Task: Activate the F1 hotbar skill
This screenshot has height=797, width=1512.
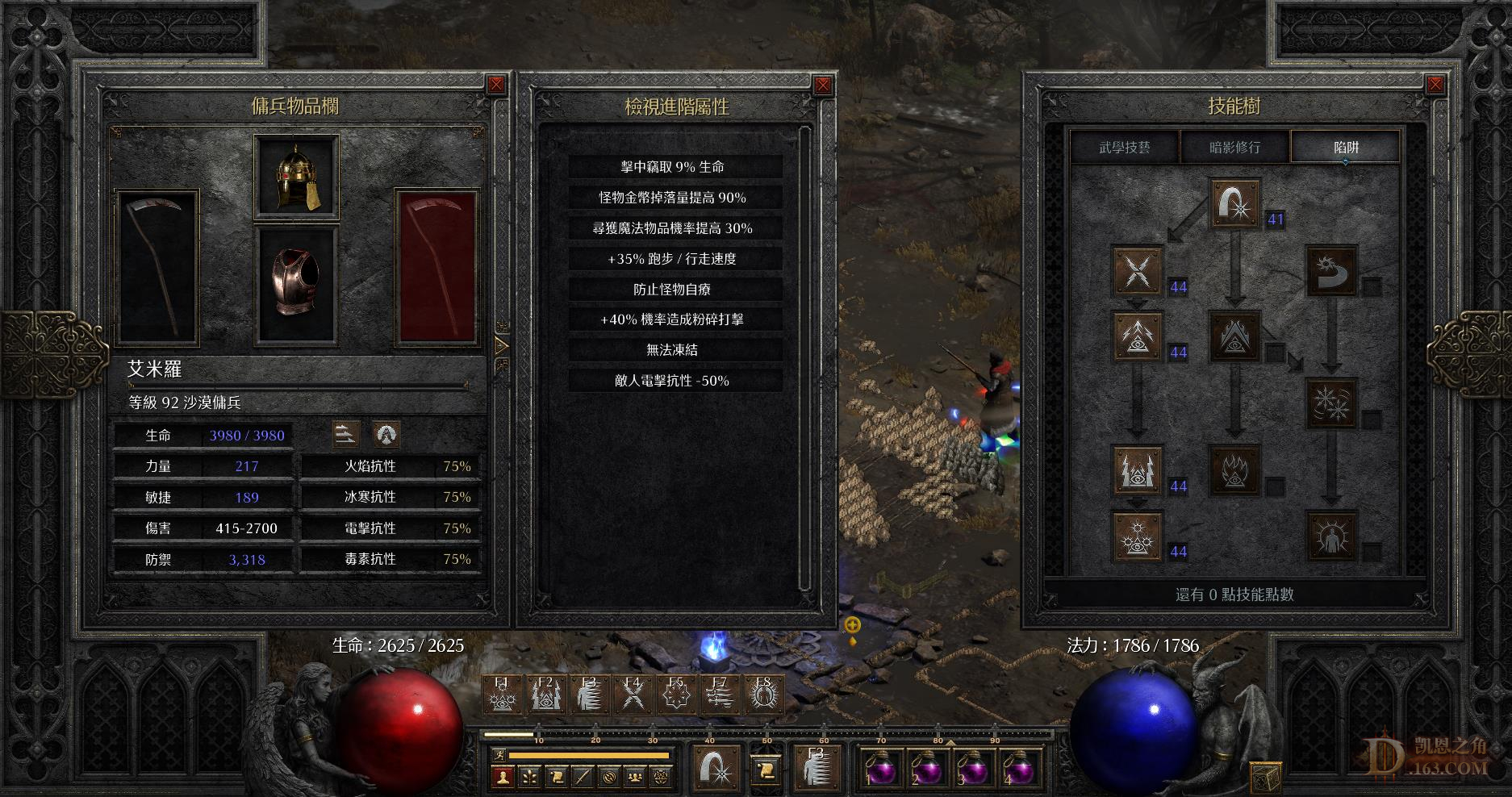Action: tap(503, 694)
